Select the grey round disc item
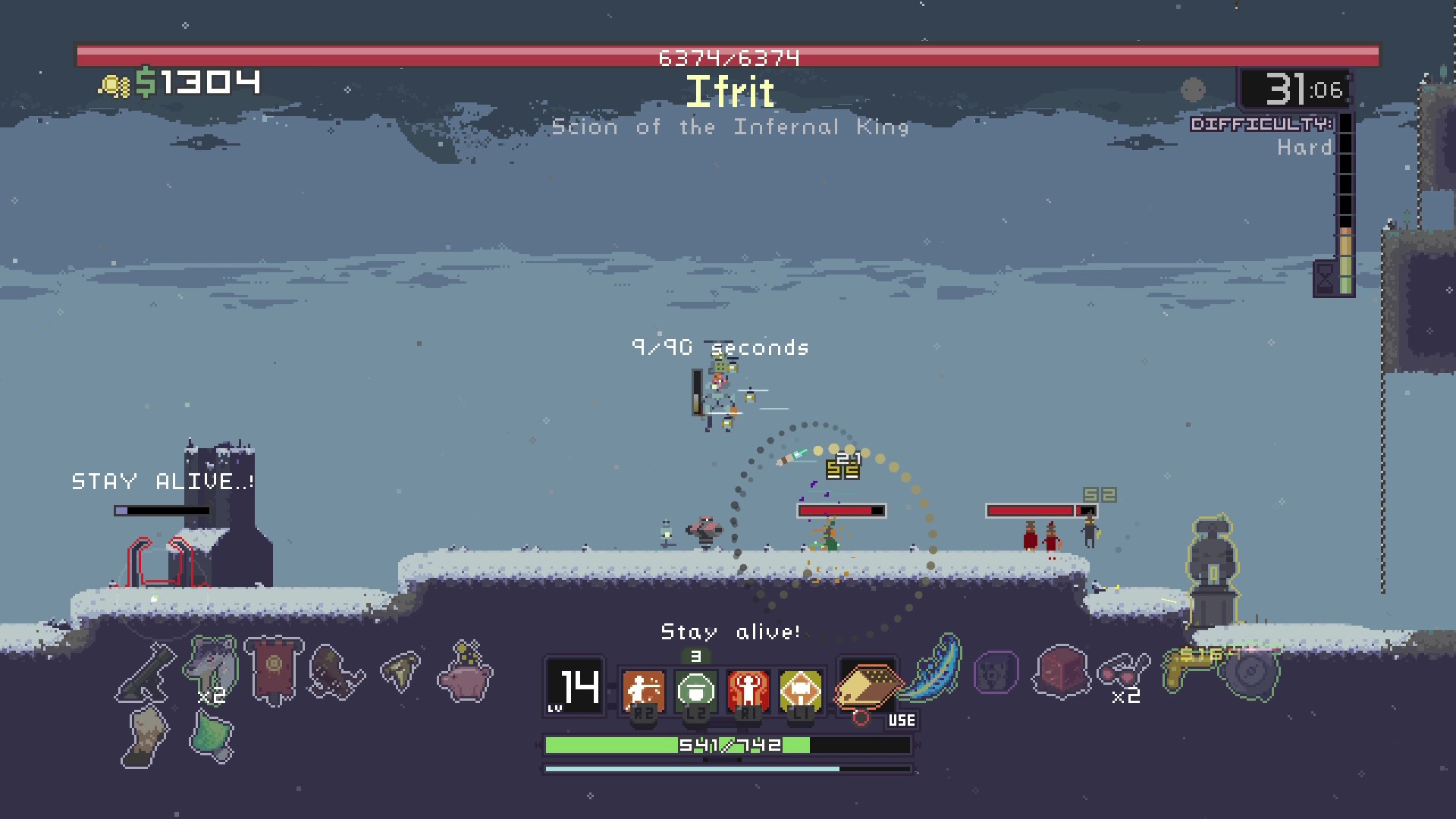 point(1251,672)
